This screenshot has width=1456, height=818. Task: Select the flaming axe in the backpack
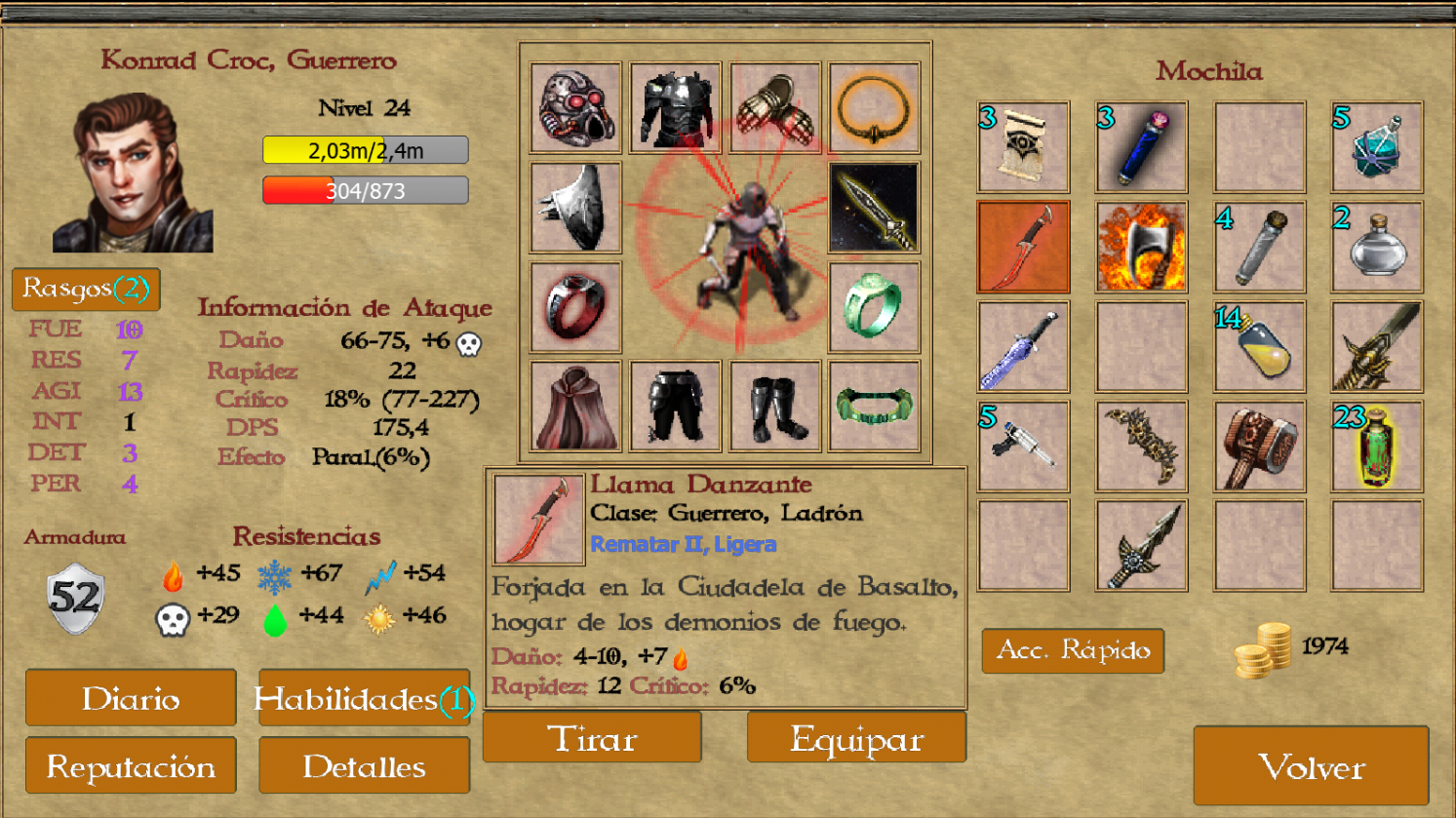(x=1141, y=248)
